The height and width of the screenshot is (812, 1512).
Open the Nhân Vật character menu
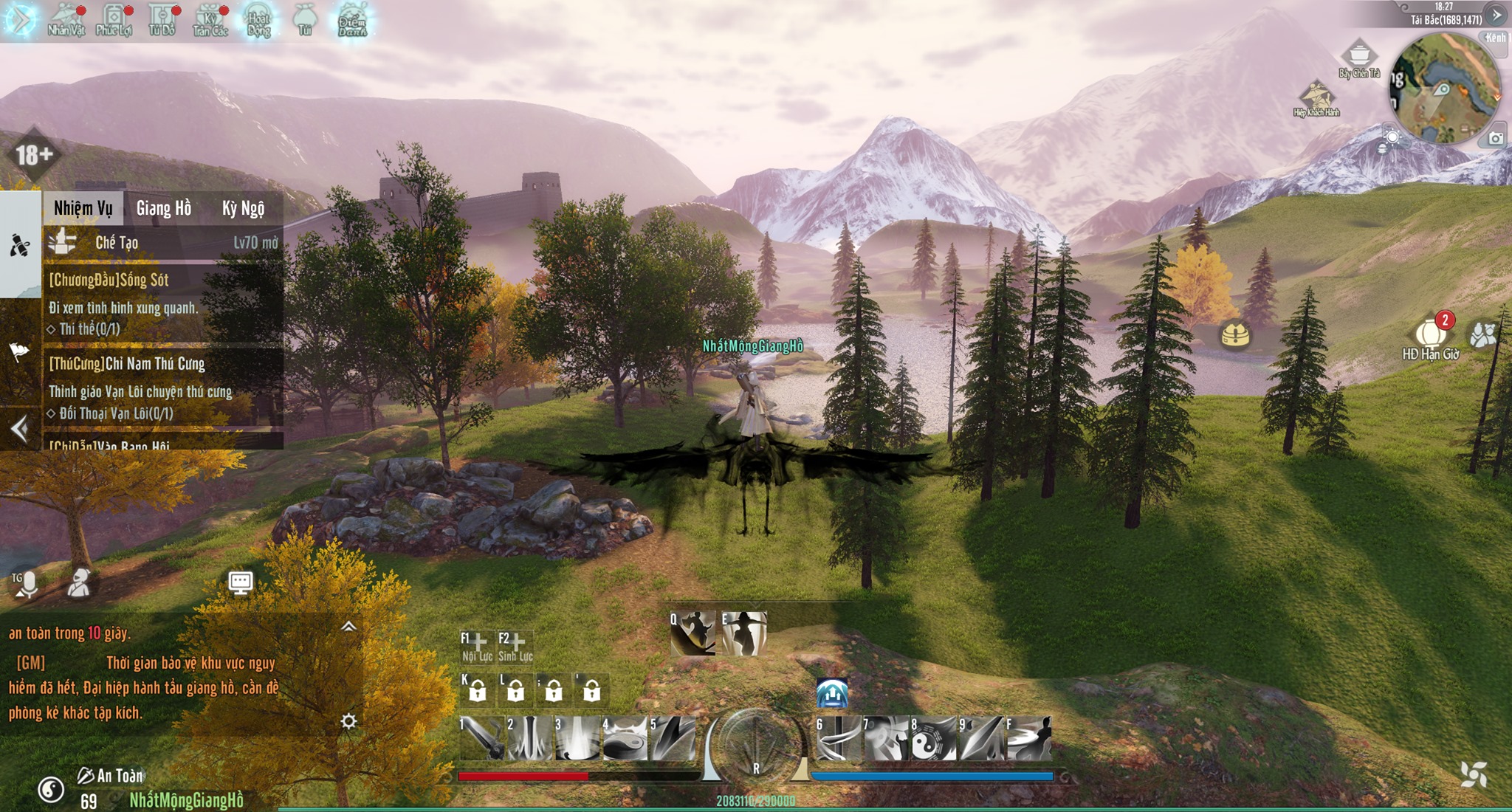[x=66, y=20]
